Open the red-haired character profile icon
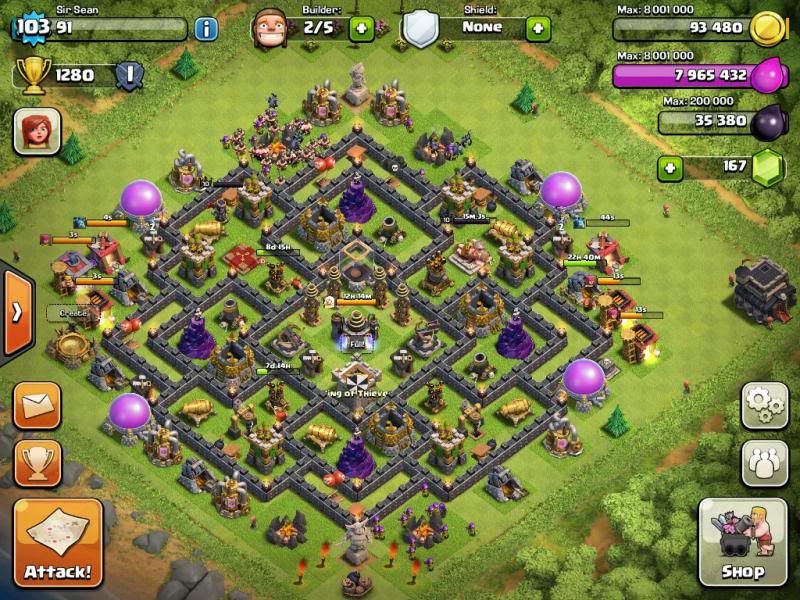The image size is (800, 600). (x=37, y=131)
